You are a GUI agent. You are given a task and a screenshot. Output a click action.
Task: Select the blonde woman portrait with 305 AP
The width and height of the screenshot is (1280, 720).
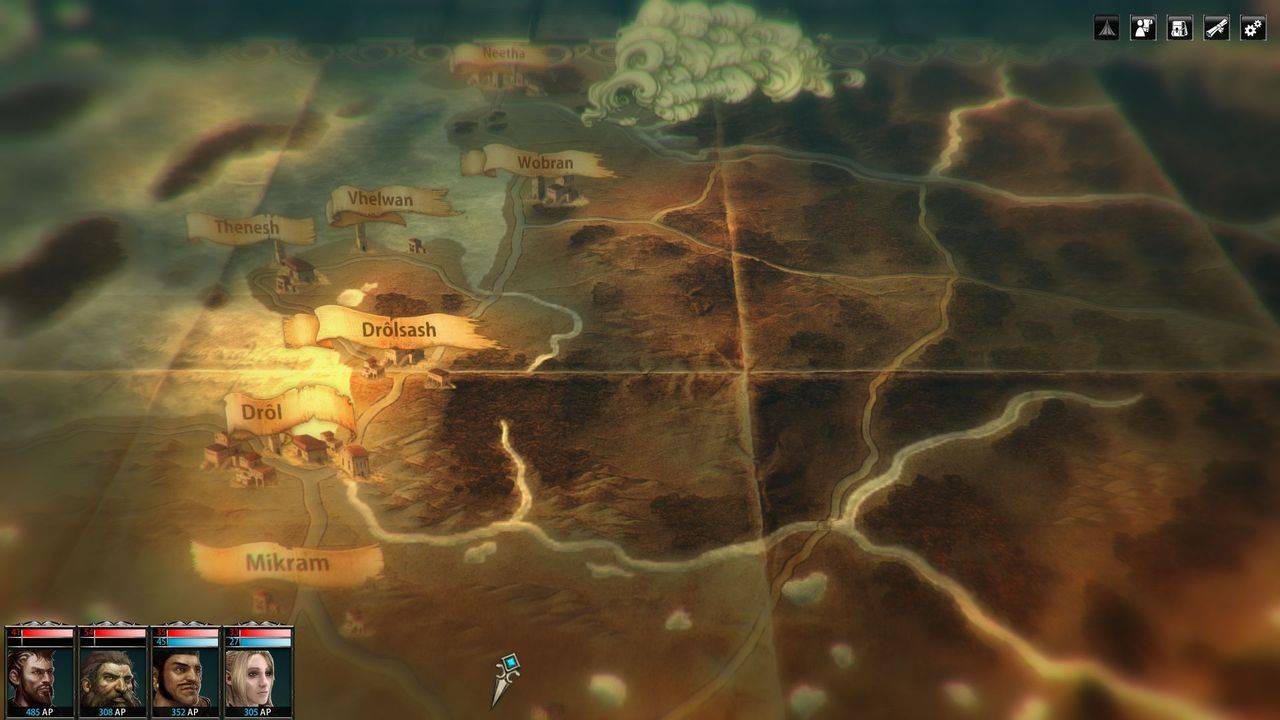pos(258,676)
